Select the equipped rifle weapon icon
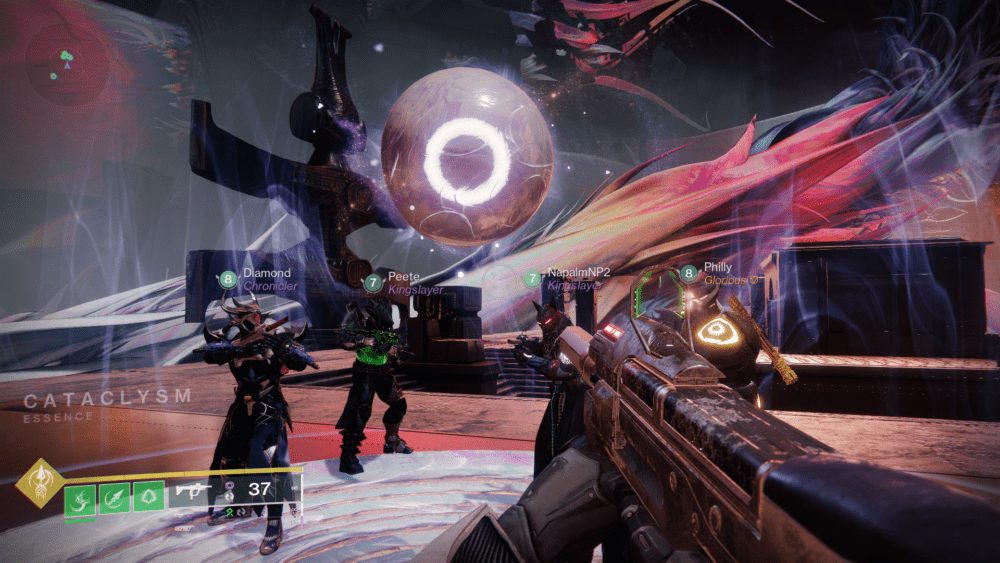Image resolution: width=1000 pixels, height=563 pixels. tap(193, 490)
